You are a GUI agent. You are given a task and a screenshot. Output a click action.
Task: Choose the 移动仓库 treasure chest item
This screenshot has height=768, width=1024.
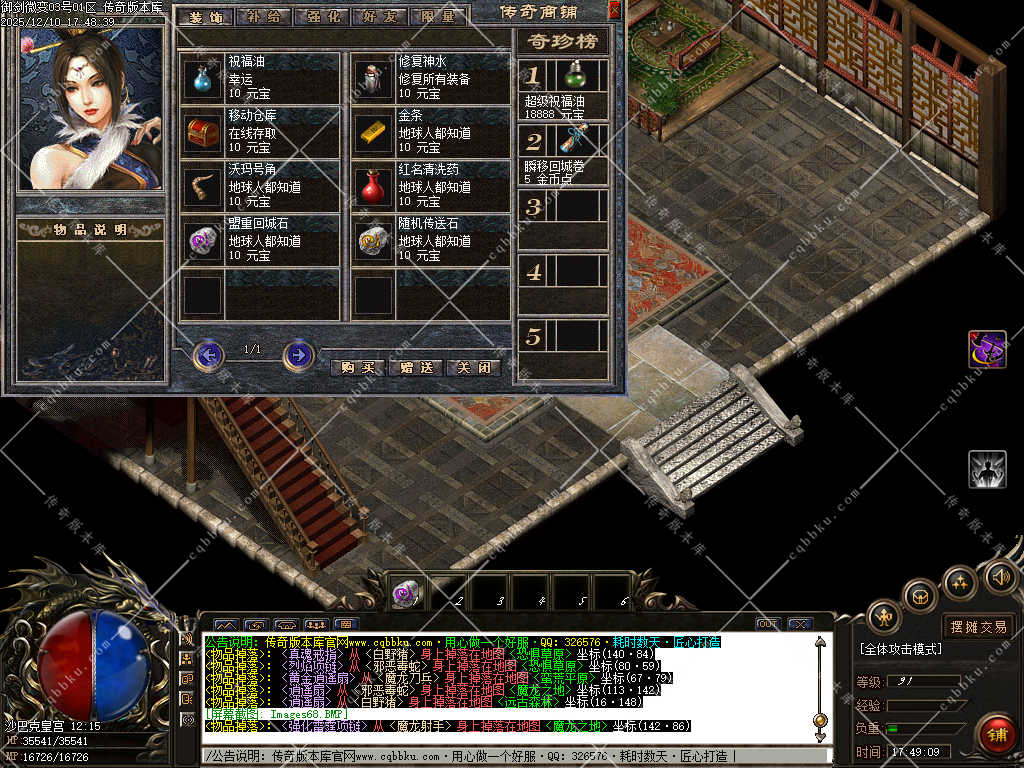[x=203, y=132]
